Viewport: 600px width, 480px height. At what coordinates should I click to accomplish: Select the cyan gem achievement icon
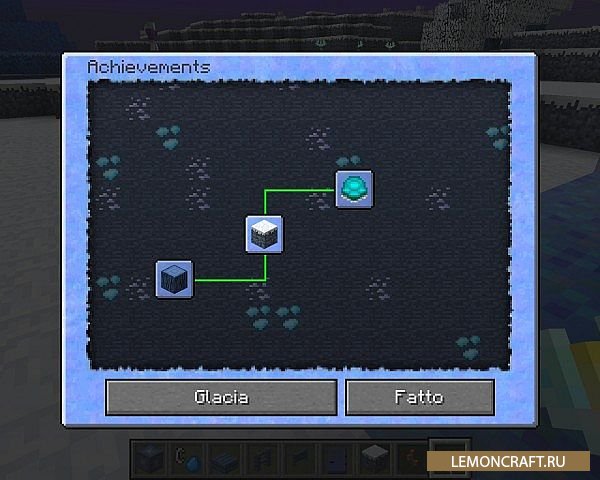click(354, 189)
